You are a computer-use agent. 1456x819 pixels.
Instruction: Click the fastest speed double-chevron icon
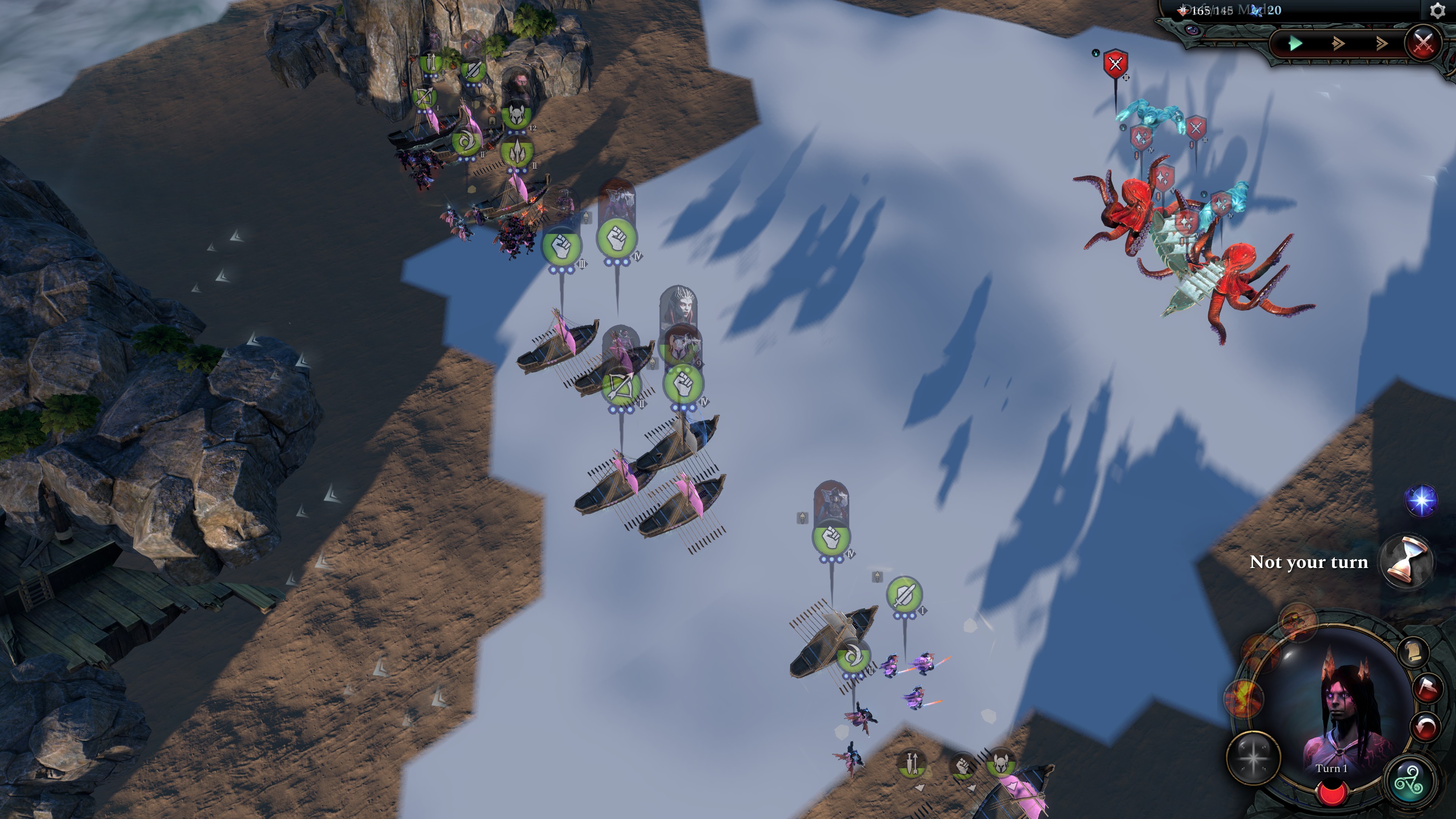(1382, 43)
